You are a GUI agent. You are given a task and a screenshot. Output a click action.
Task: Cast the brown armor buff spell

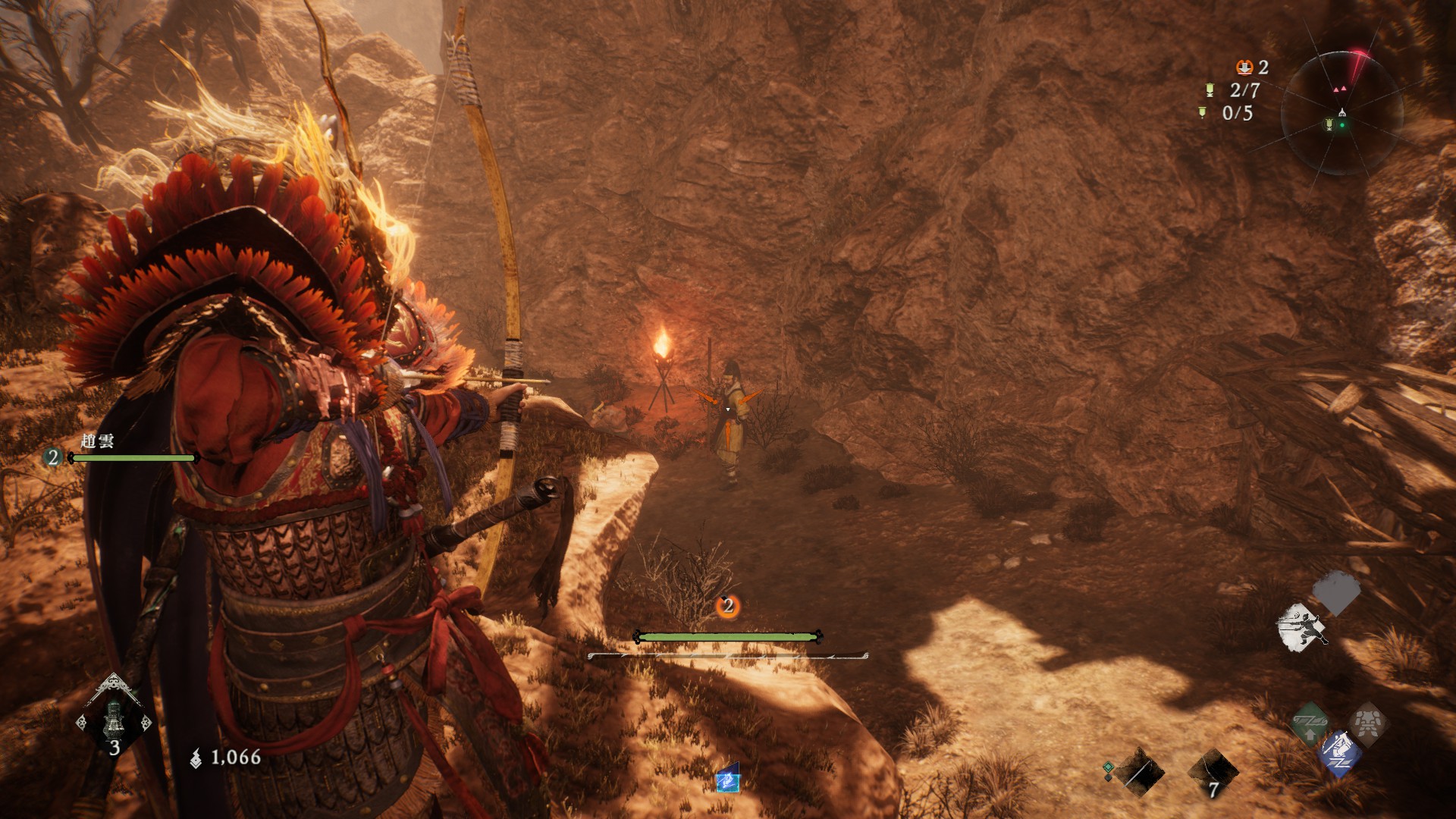[x=1367, y=723]
